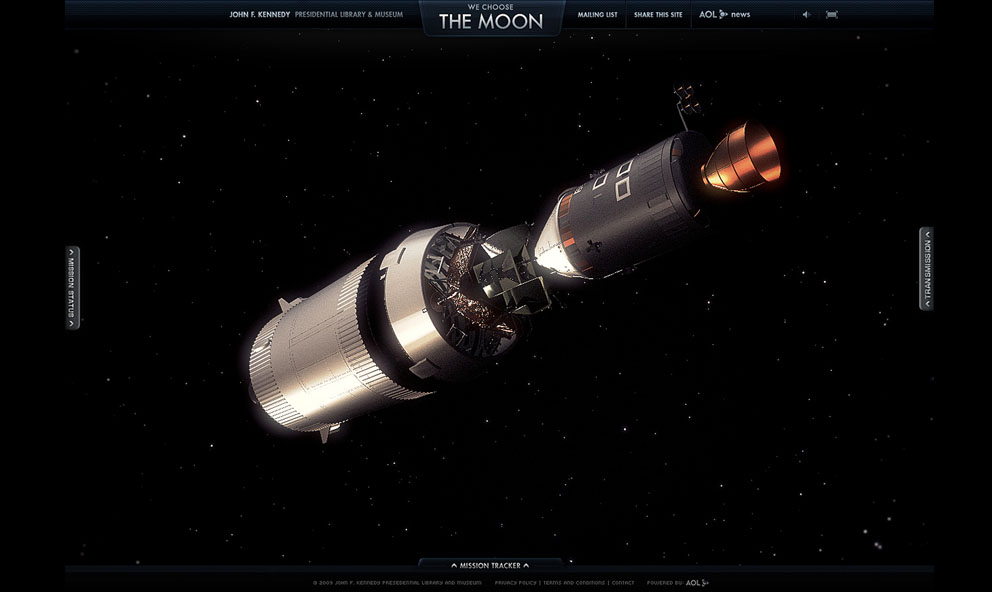This screenshot has height=592, width=992.
Task: Open the Mailing List link
Action: click(x=597, y=15)
